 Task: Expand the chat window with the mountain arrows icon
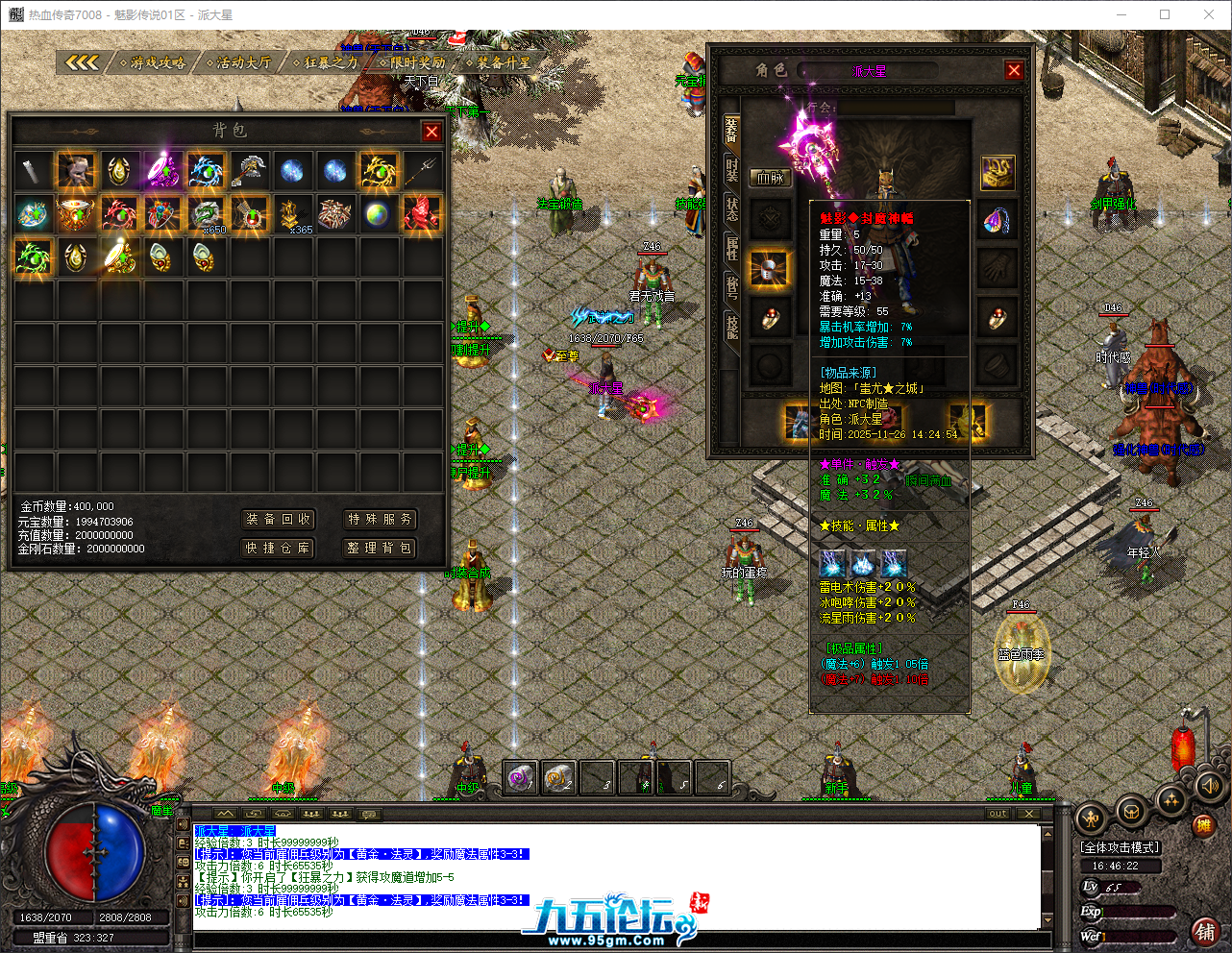[x=224, y=815]
